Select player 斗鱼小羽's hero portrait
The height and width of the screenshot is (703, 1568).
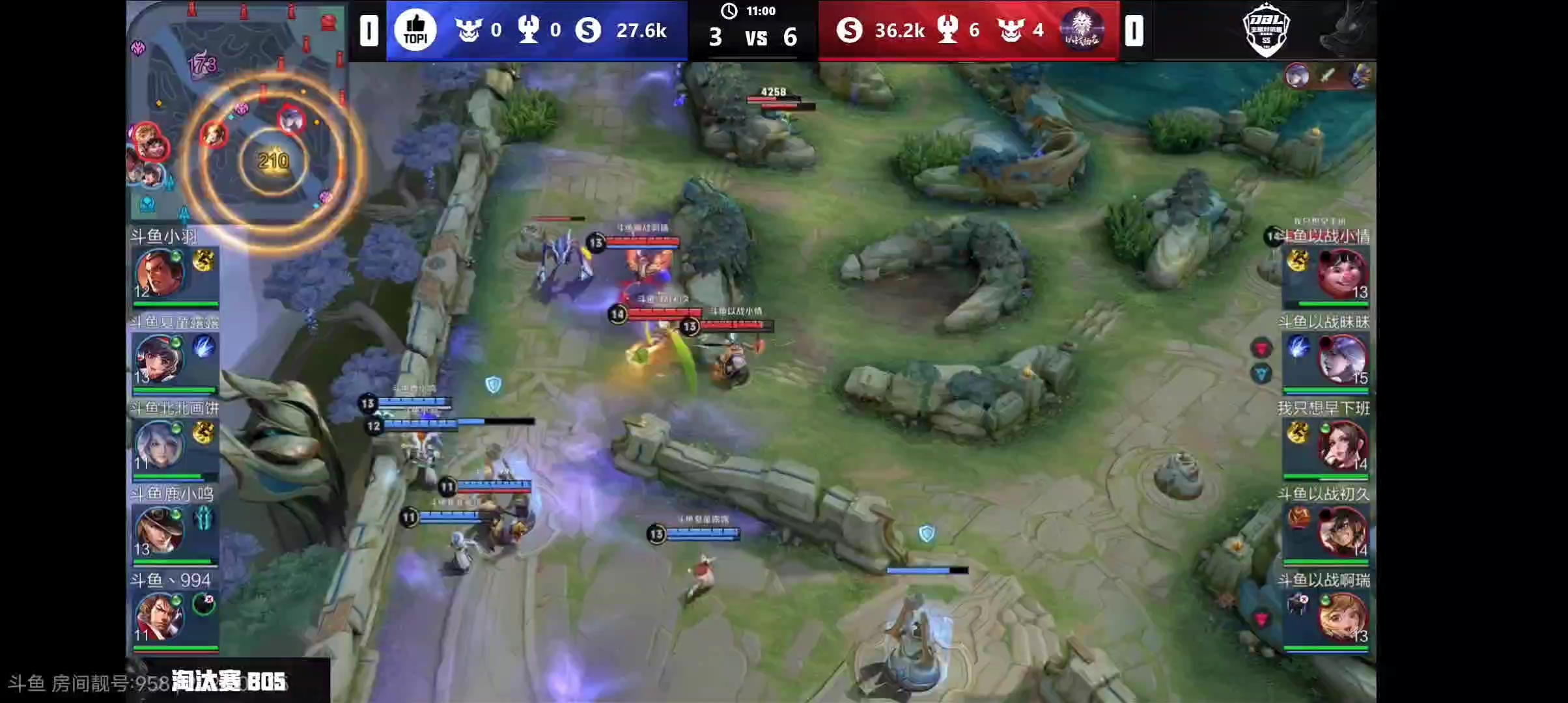coord(158,273)
